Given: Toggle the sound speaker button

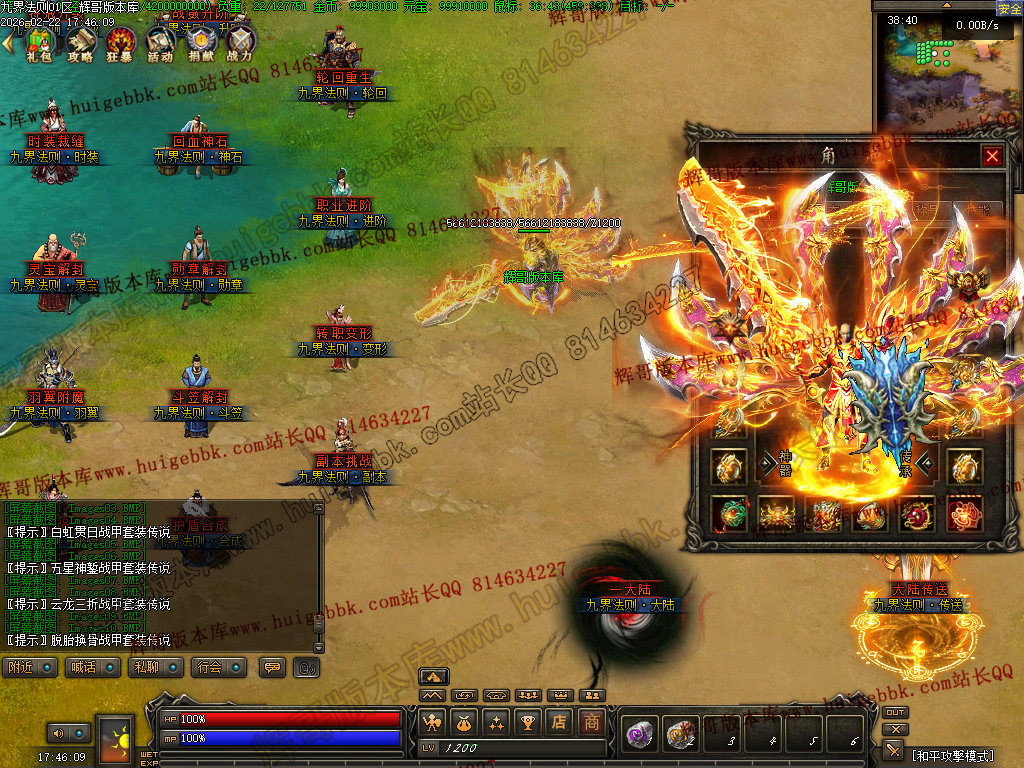Looking at the screenshot, I should (56, 733).
